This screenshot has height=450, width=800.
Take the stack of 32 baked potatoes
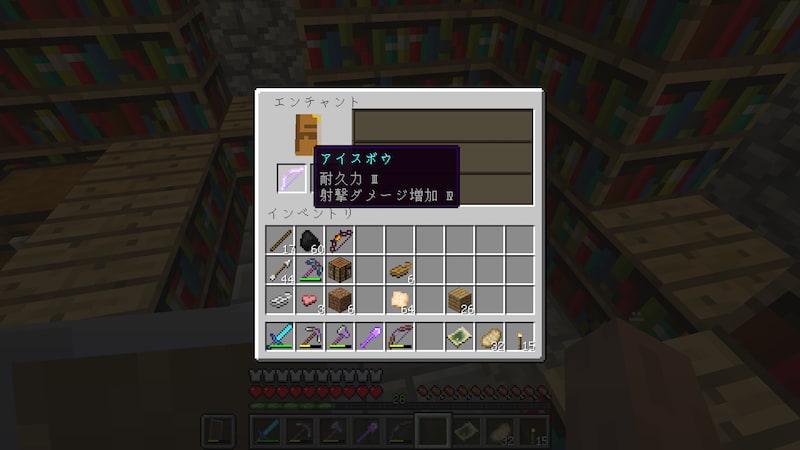coord(490,337)
